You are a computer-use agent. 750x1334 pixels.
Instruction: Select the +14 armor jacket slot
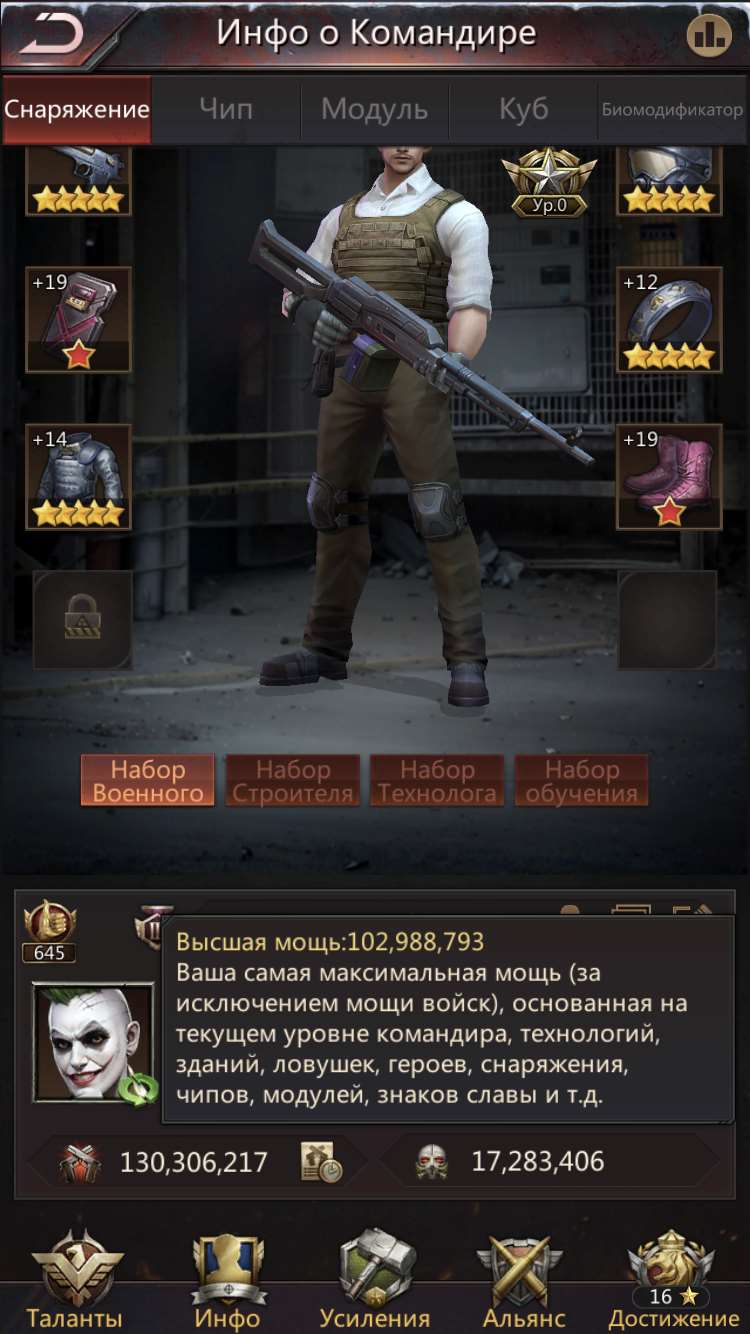coord(78,477)
